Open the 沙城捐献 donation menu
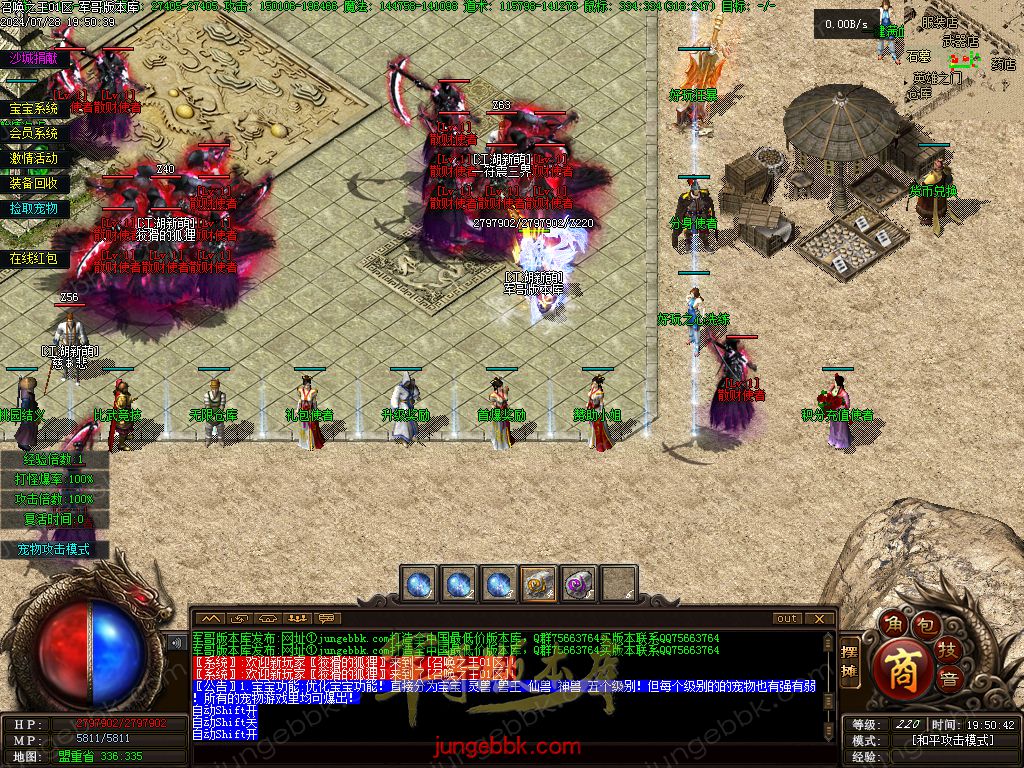Viewport: 1024px width, 768px height. click(34, 59)
